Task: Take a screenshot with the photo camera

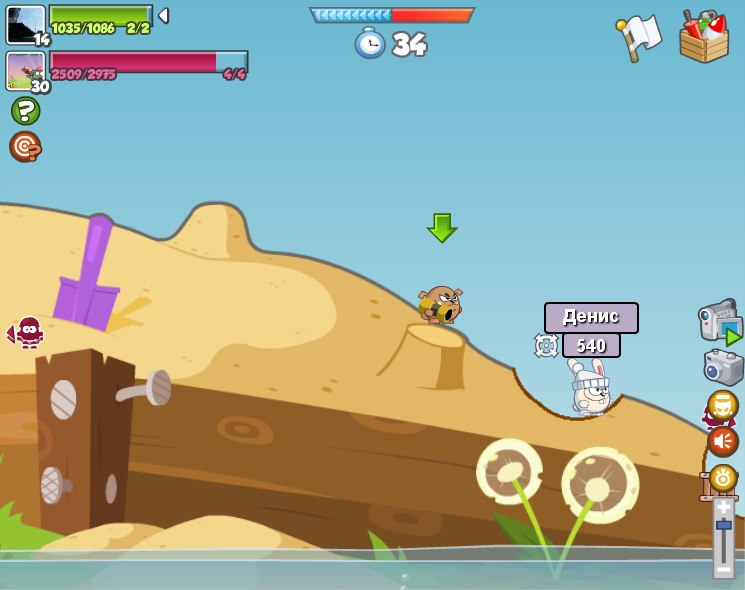Action: pos(723,367)
